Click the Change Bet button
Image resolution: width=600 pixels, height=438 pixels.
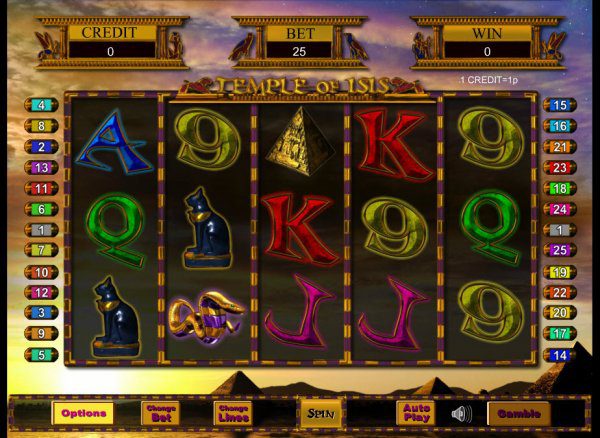point(160,412)
